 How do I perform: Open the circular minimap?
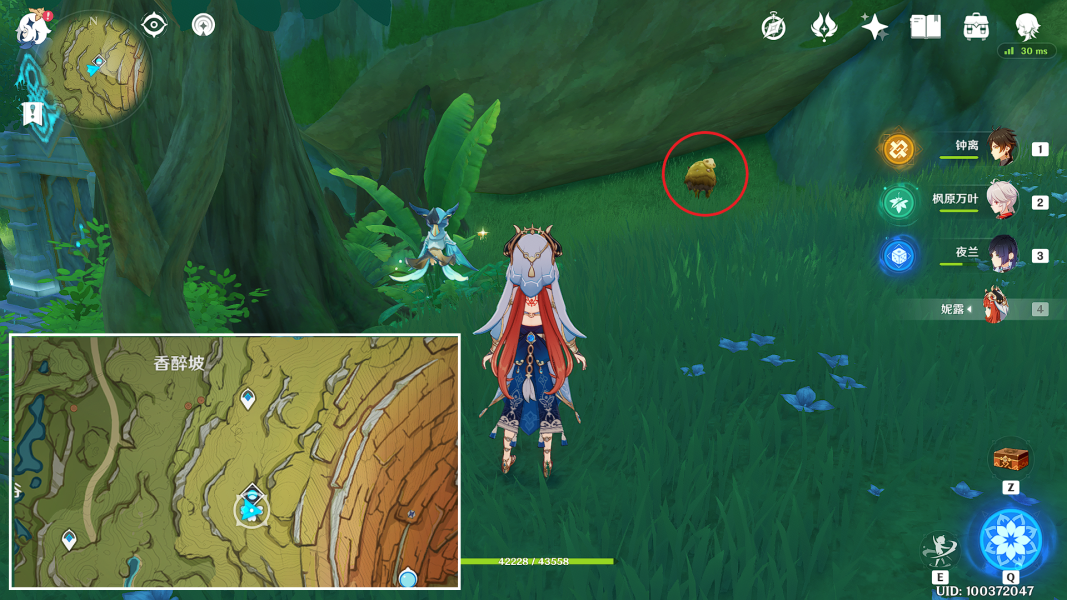click(98, 68)
